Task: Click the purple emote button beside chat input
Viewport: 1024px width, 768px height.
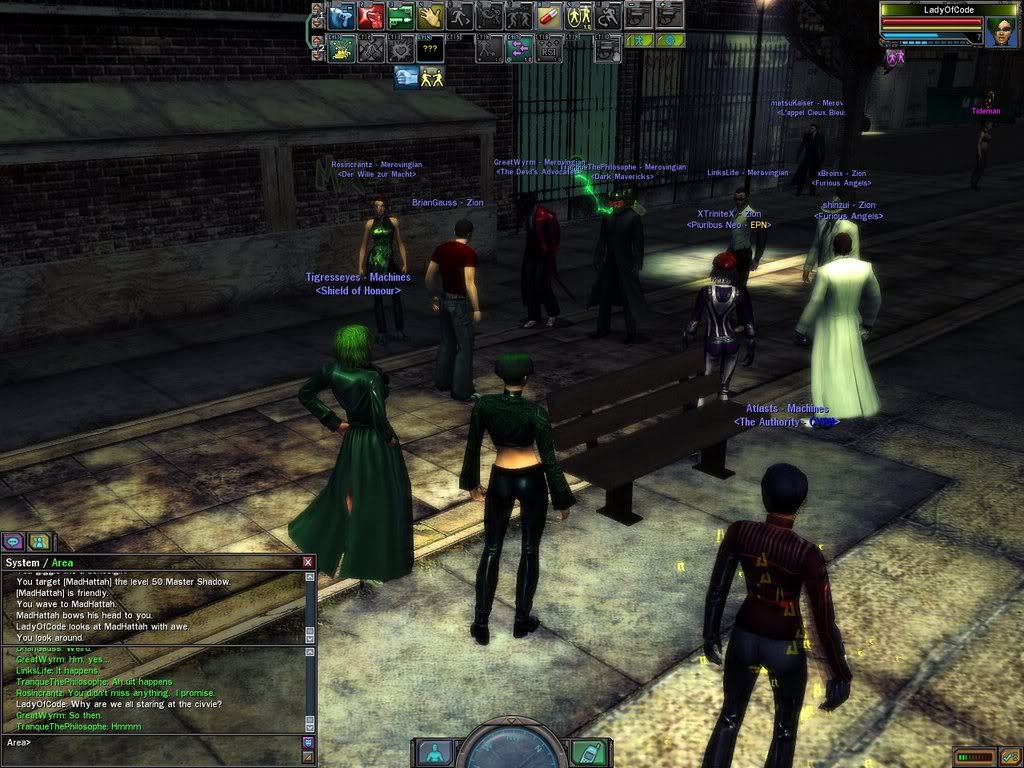Action: pyautogui.click(x=308, y=742)
